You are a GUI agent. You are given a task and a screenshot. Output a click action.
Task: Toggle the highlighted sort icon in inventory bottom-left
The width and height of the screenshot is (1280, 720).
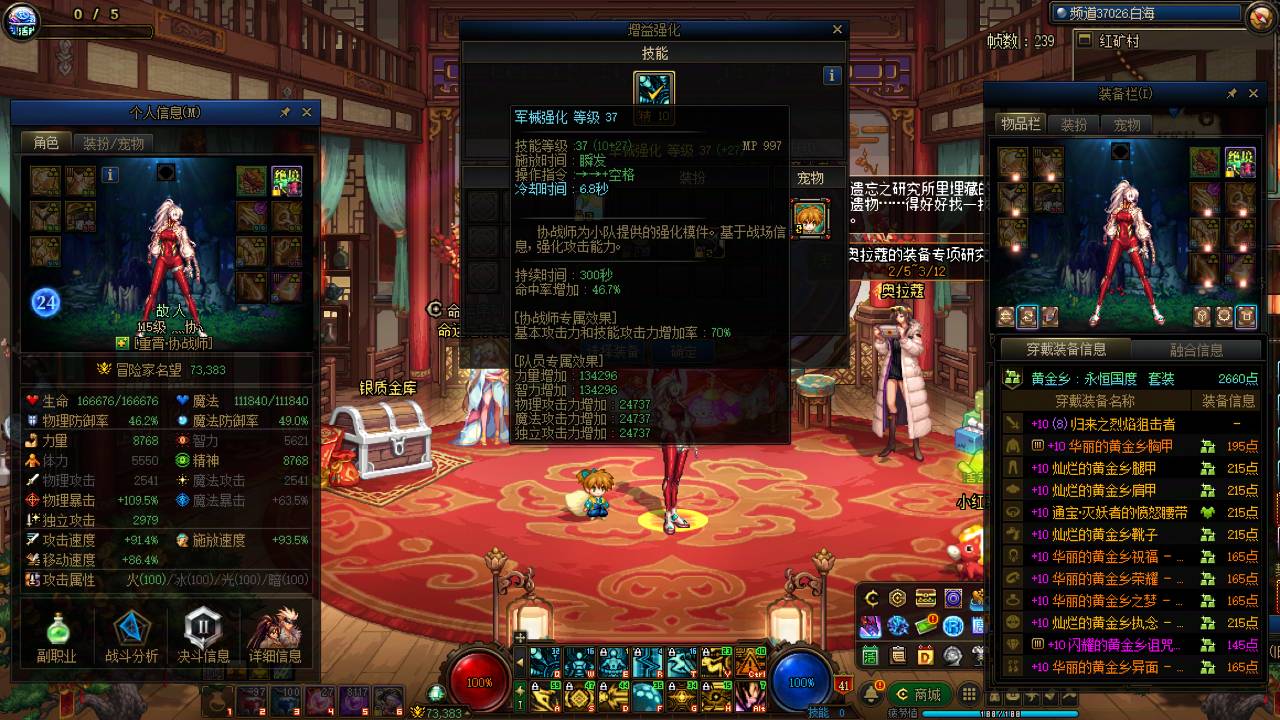pos(1026,317)
